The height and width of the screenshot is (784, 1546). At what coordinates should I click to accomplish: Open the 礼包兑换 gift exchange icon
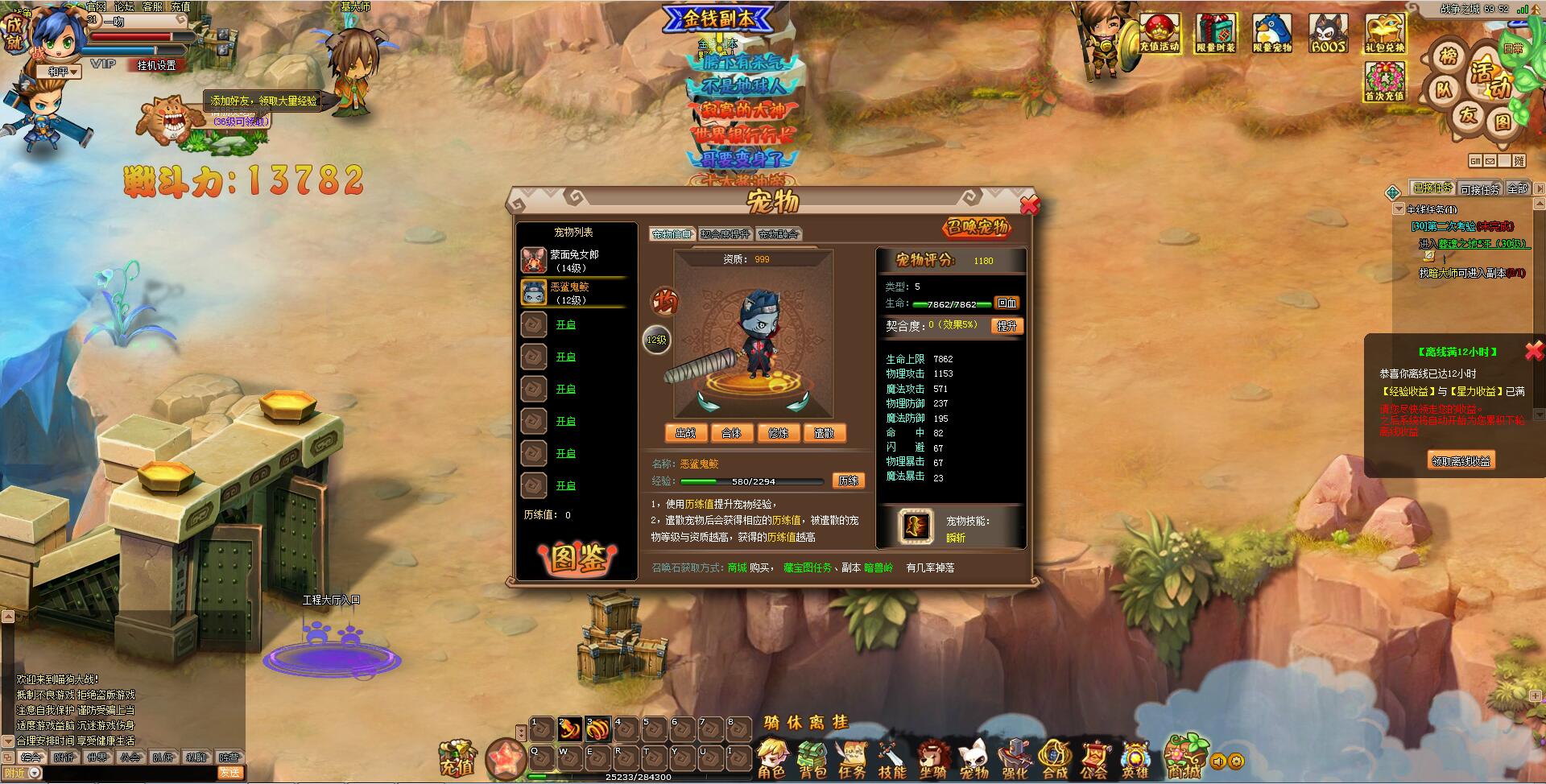(1387, 32)
